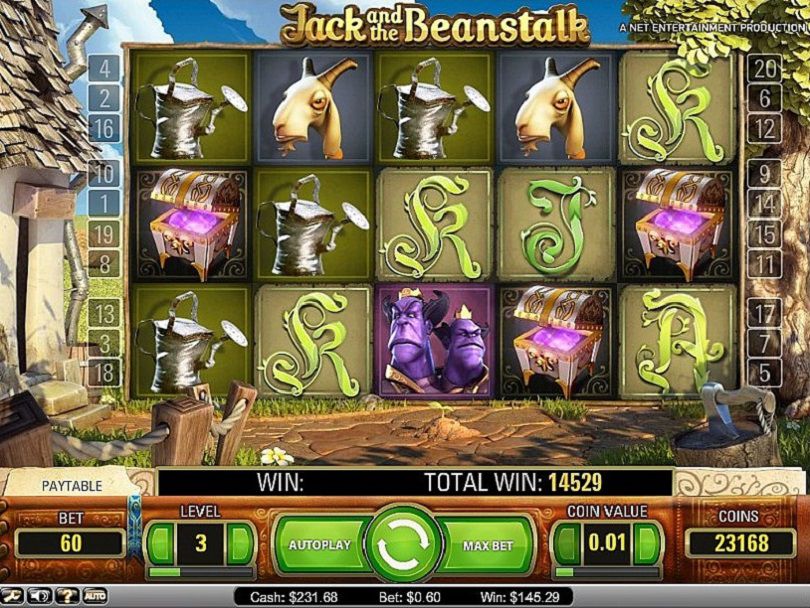Viewport: 810px width, 608px height.
Task: Select payline number 4
Action: tap(104, 69)
